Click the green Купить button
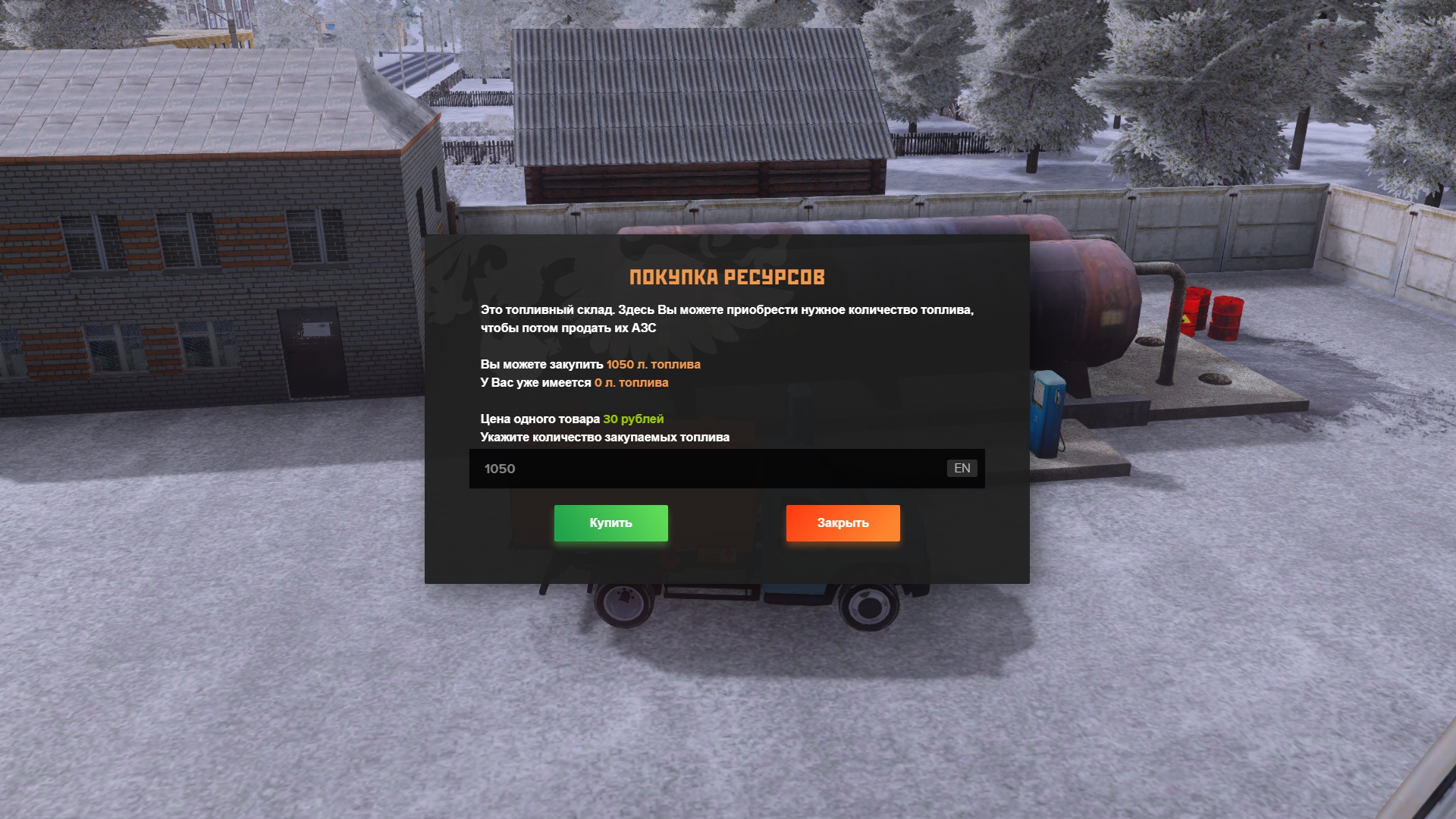This screenshot has height=819, width=1456. tap(610, 523)
